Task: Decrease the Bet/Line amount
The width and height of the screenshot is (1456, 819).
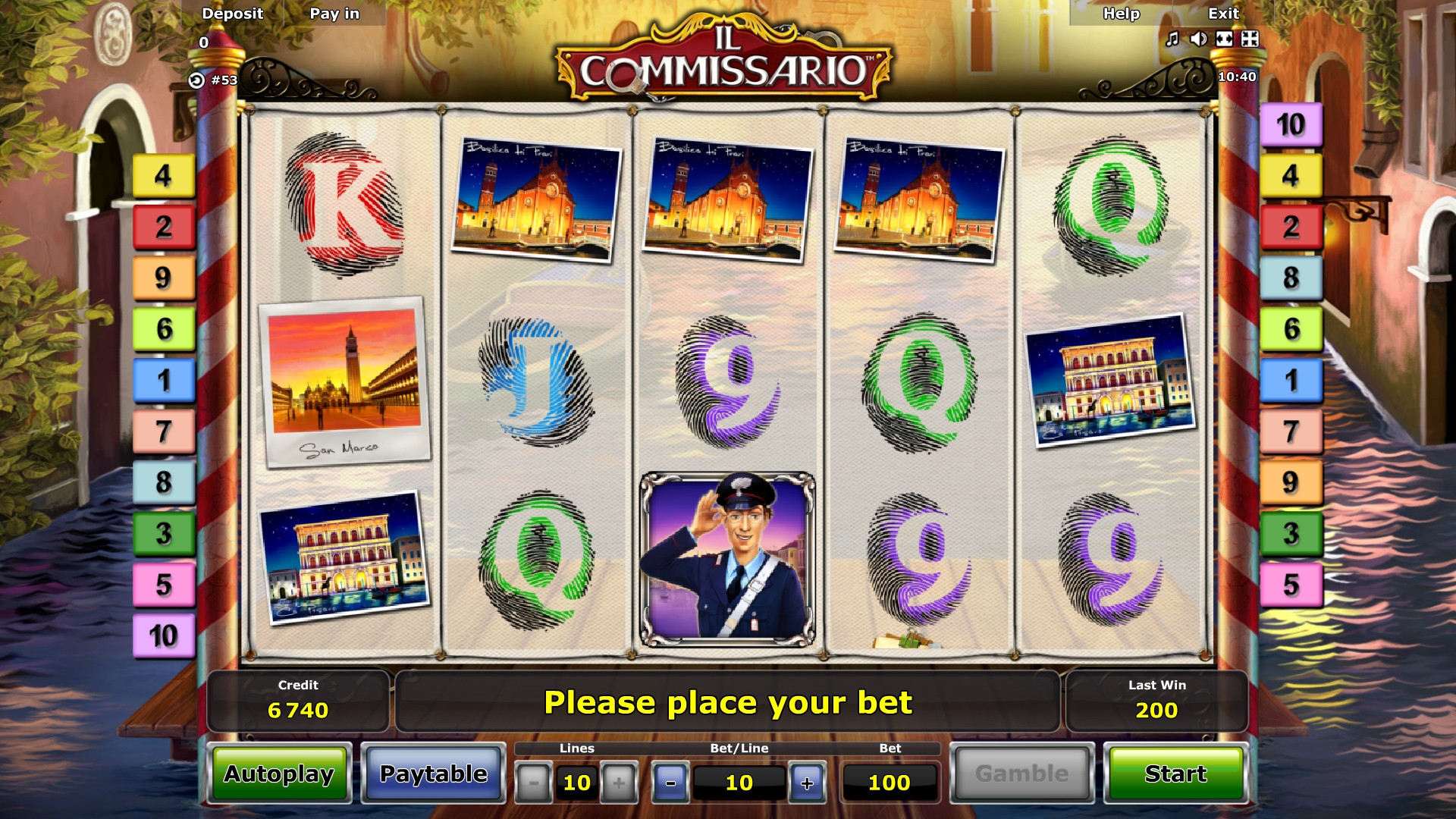Action: (670, 783)
